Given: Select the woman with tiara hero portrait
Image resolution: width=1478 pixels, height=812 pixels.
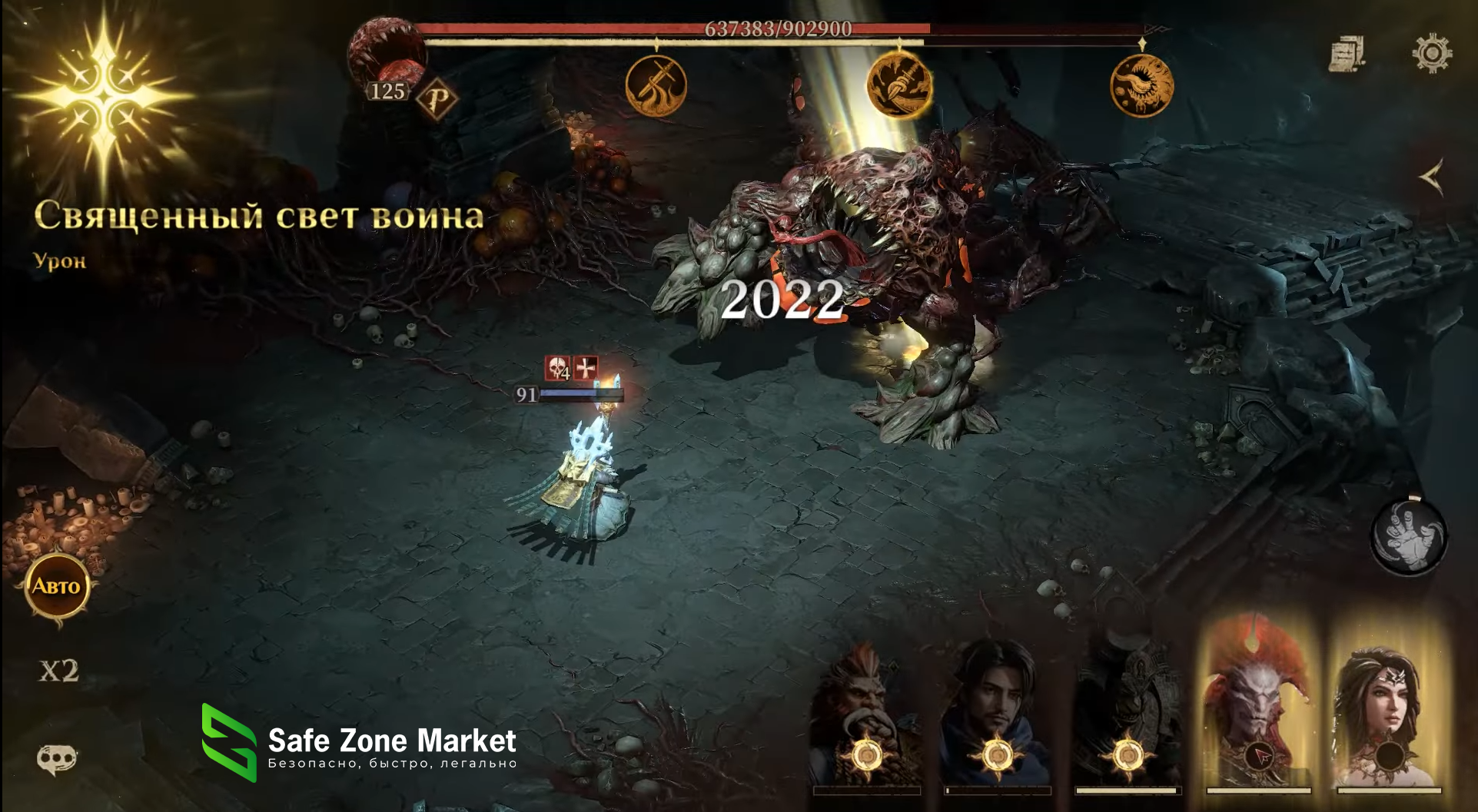Looking at the screenshot, I should [1389, 707].
